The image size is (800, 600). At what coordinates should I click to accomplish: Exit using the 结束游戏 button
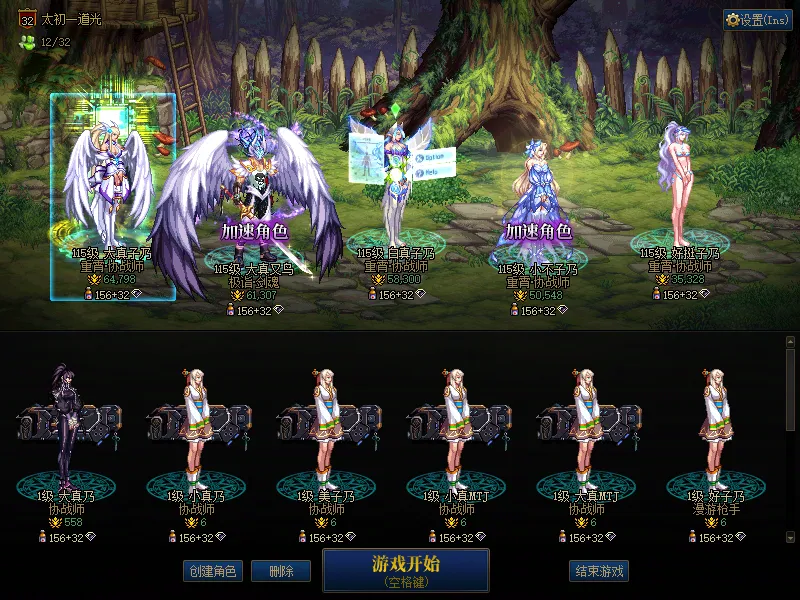(x=599, y=571)
